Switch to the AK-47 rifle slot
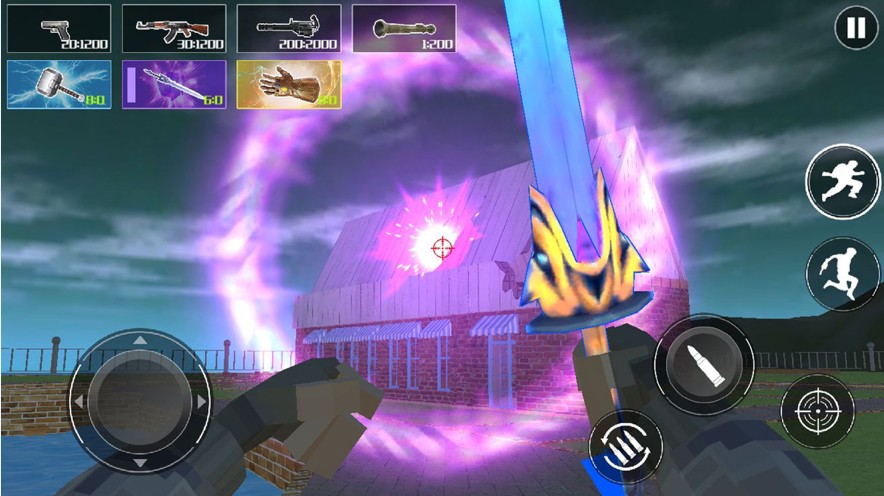The image size is (884, 496). (174, 29)
